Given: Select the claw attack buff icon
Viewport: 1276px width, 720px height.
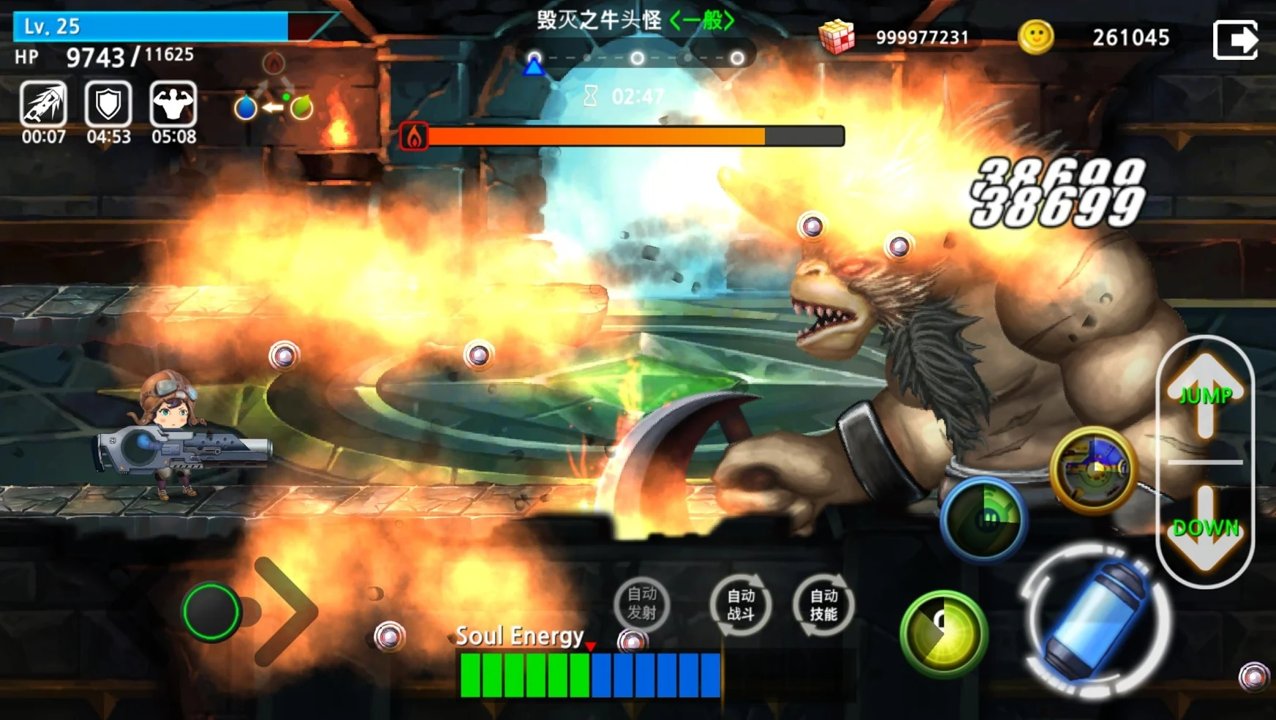Looking at the screenshot, I should tap(43, 104).
